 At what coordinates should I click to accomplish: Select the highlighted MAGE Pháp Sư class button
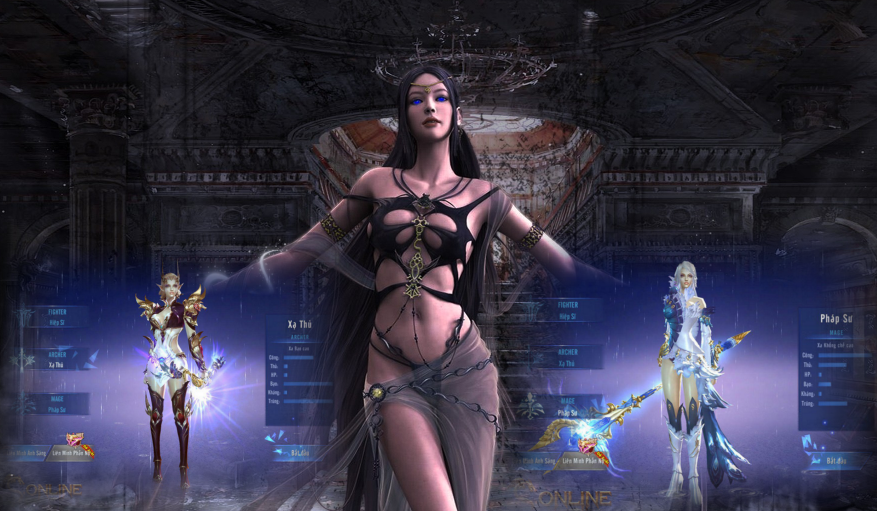coord(568,406)
